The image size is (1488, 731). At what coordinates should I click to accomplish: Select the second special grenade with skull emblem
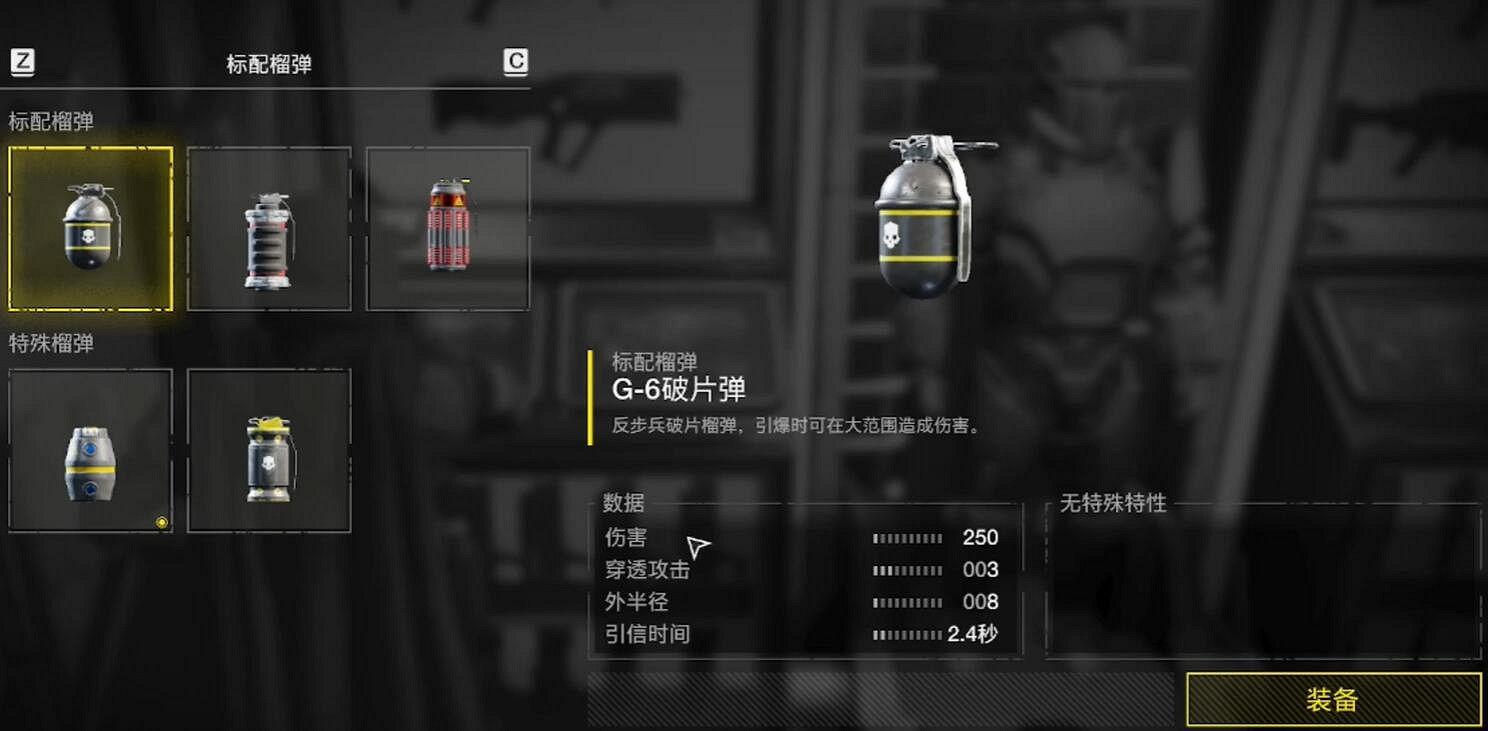268,452
